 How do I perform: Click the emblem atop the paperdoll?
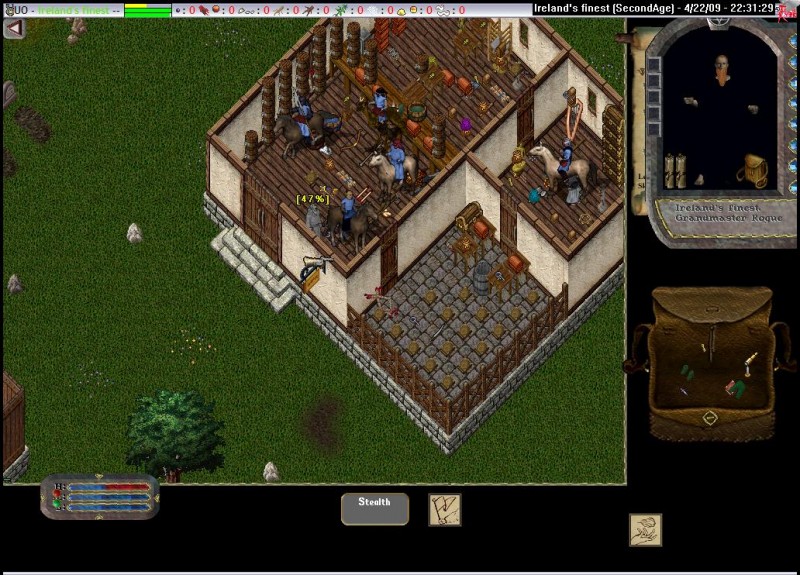[716, 20]
